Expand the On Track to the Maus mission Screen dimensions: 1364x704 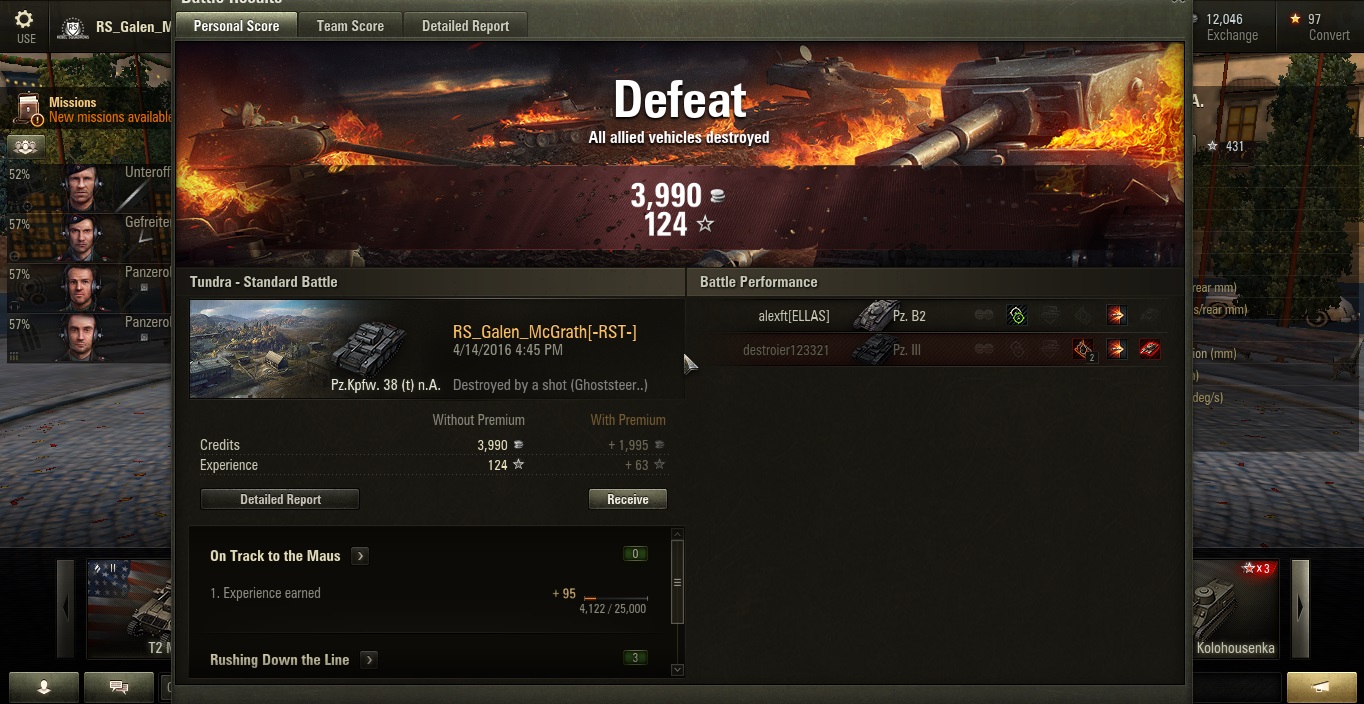coord(360,556)
